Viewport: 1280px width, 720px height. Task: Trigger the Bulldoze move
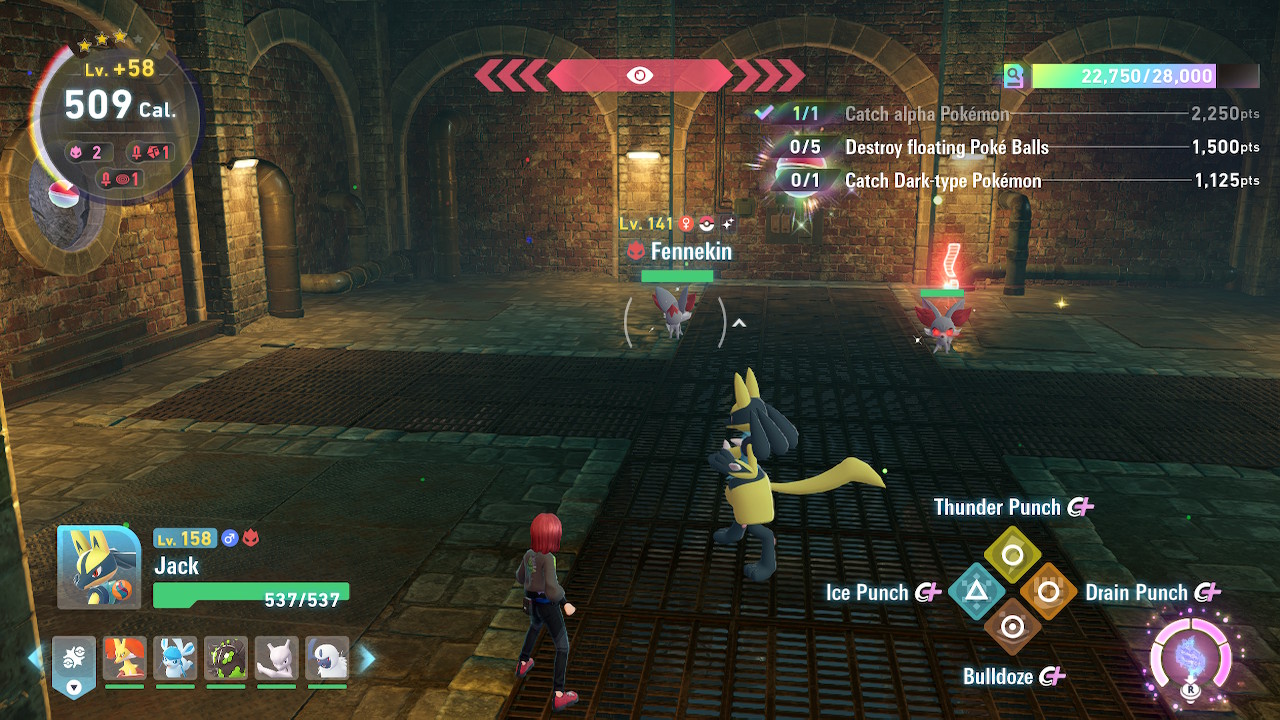(1012, 627)
